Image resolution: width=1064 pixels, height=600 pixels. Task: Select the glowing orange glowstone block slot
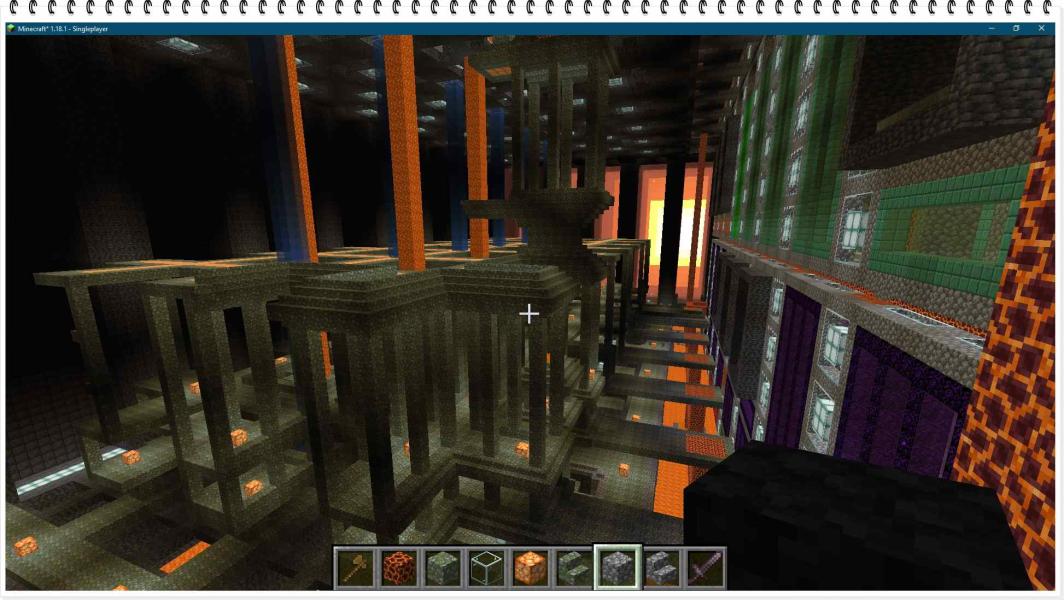530,568
